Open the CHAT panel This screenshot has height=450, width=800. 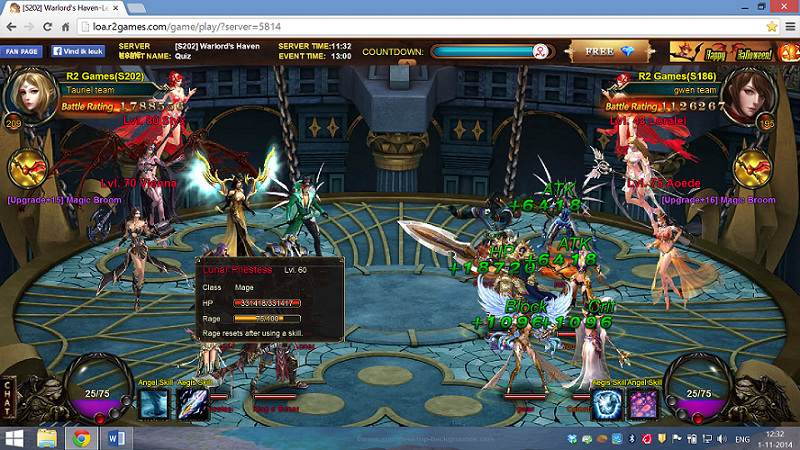point(8,394)
